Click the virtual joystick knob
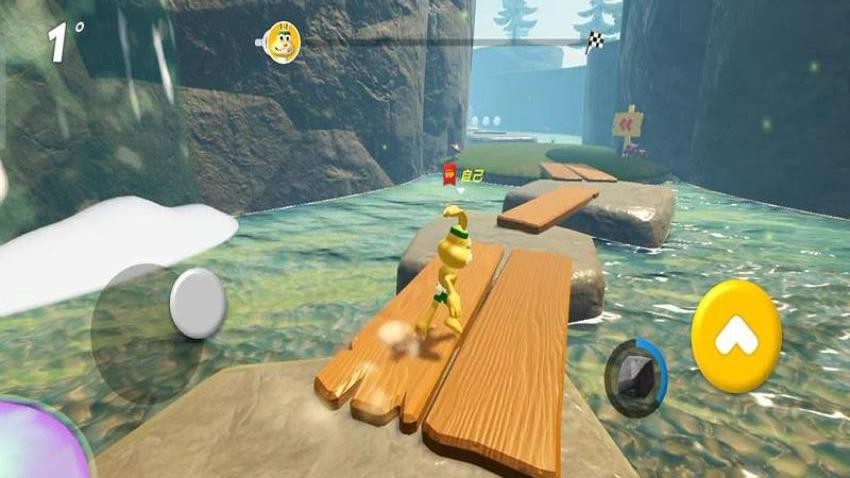This screenshot has width=850, height=478. [198, 303]
